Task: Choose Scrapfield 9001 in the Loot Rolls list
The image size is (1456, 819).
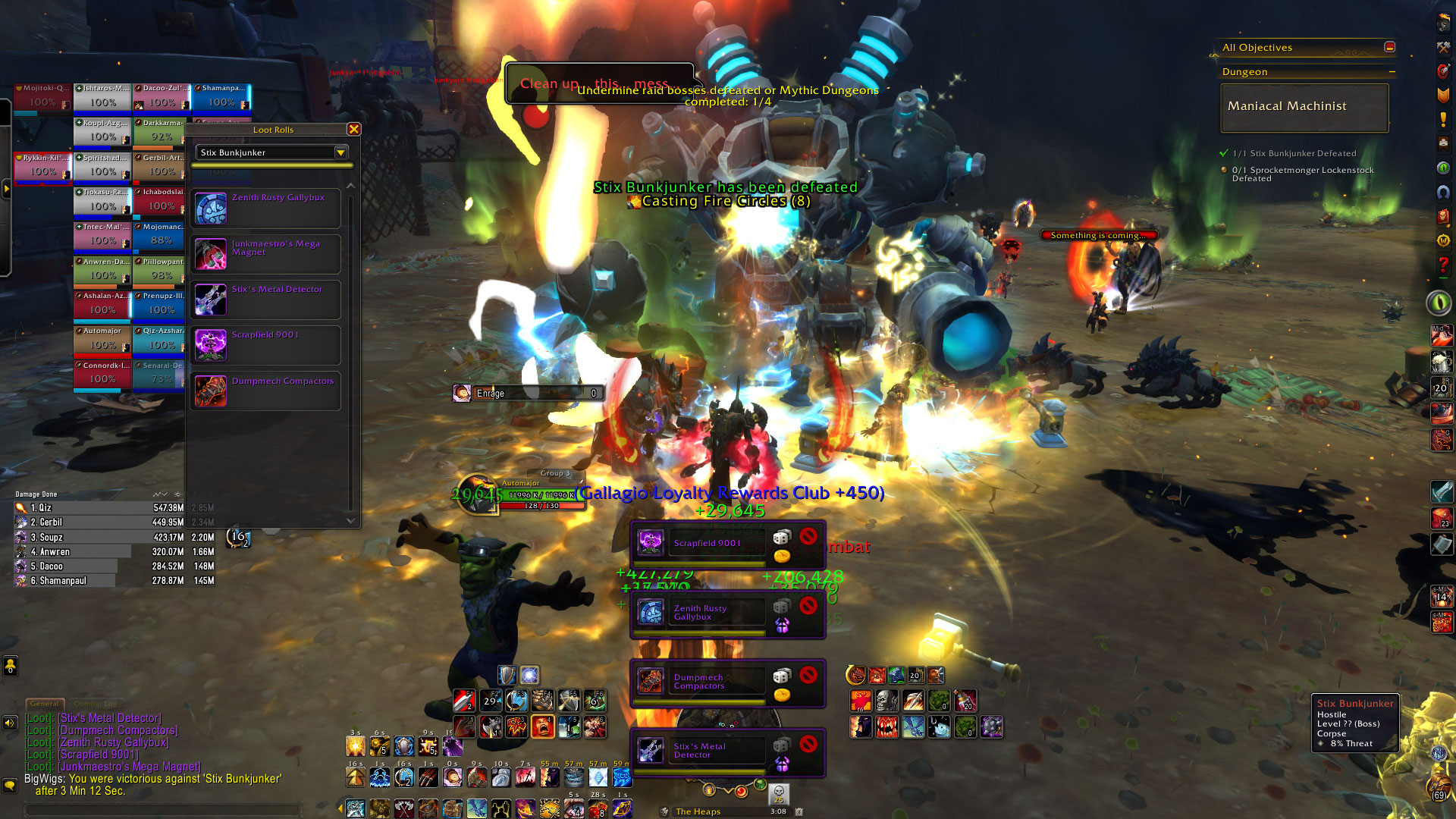Action: tap(265, 345)
